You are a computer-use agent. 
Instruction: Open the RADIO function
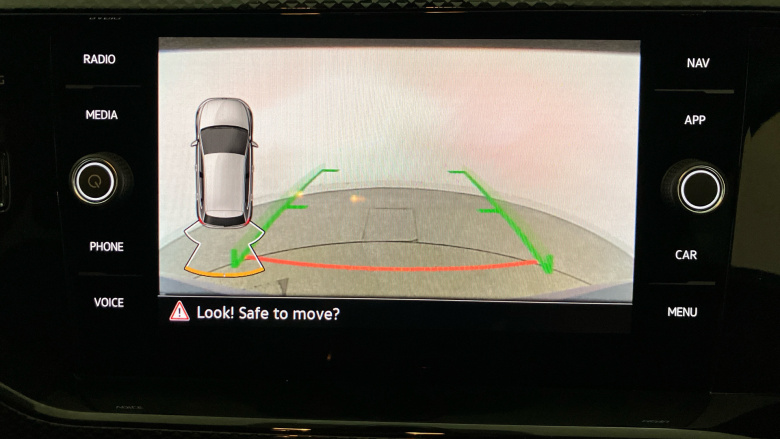pos(99,60)
